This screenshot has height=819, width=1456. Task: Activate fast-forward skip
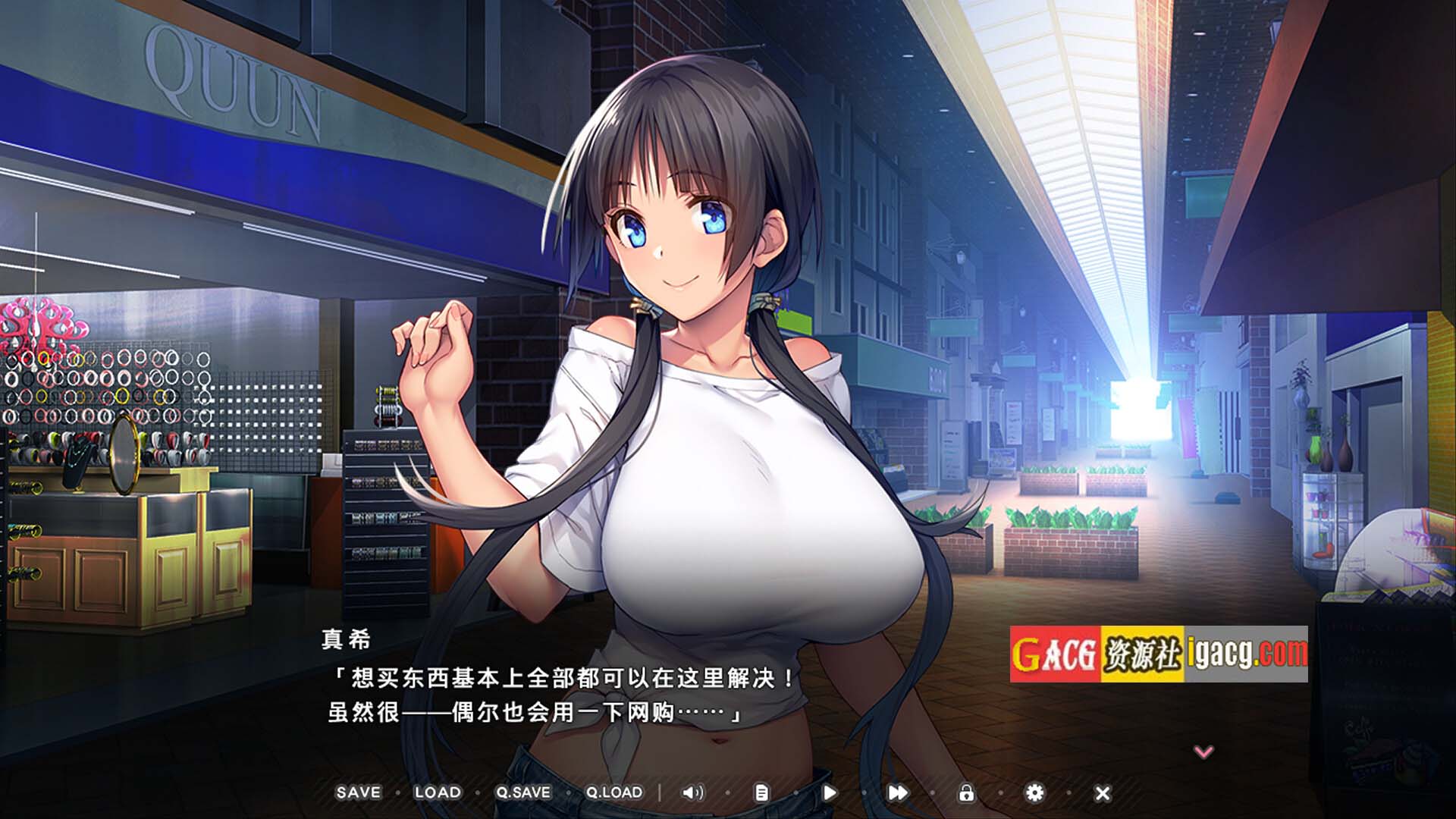898,792
